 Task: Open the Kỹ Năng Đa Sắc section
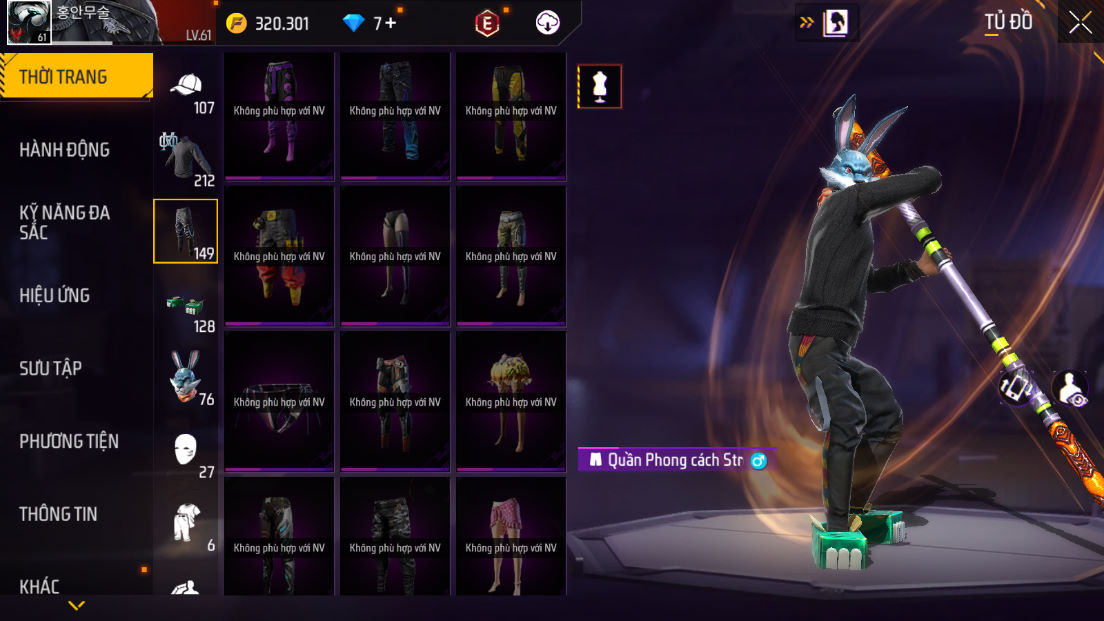tap(65, 222)
